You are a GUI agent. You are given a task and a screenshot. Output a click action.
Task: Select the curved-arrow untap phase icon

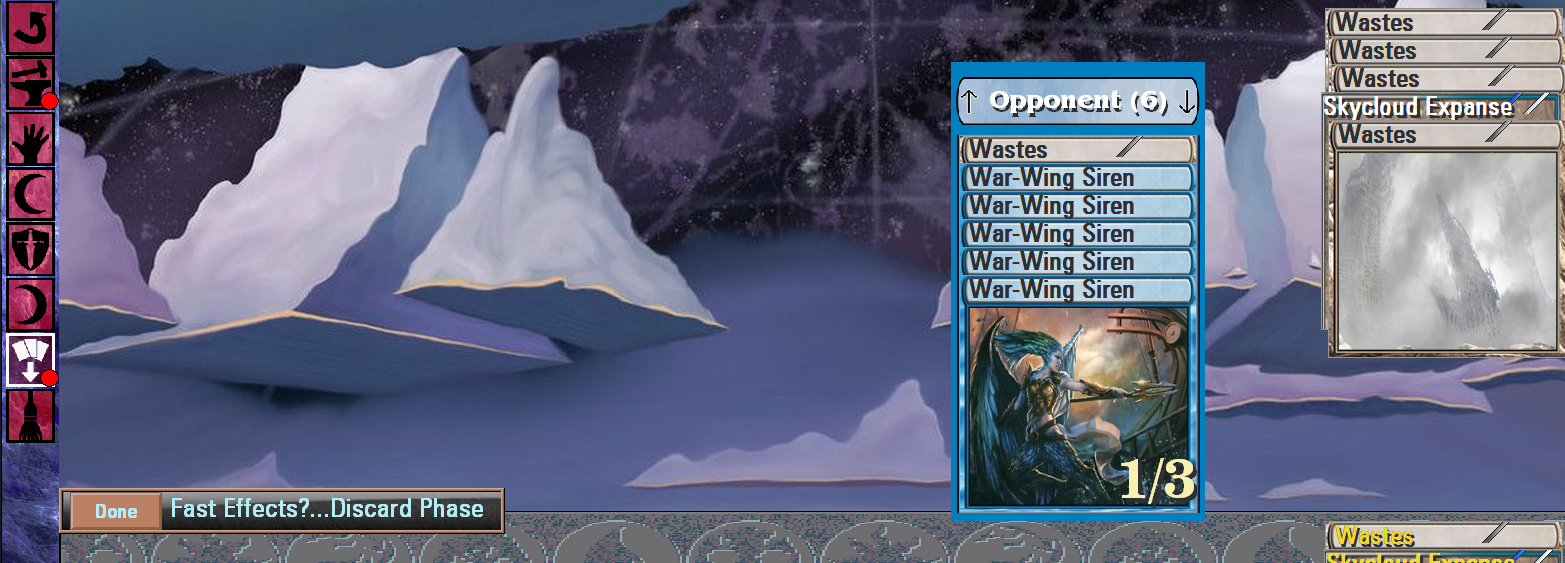[30, 27]
